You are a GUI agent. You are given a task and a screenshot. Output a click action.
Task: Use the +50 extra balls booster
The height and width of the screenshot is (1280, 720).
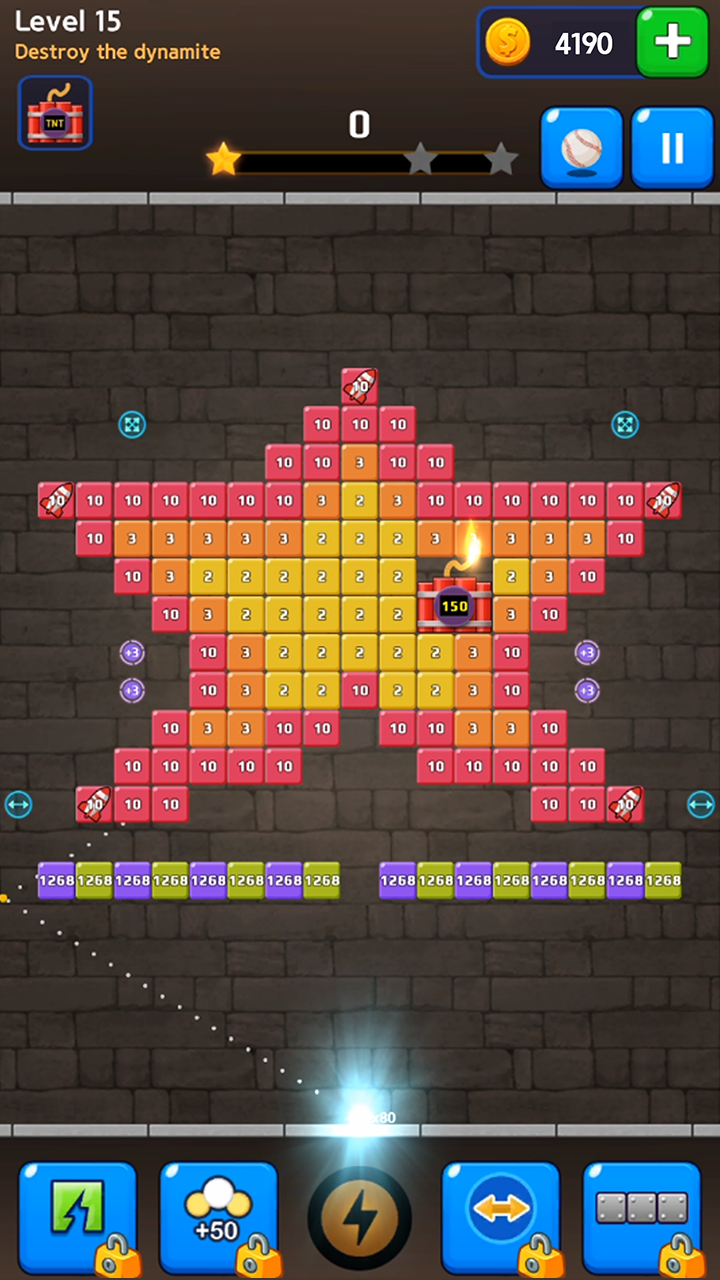click(218, 1215)
